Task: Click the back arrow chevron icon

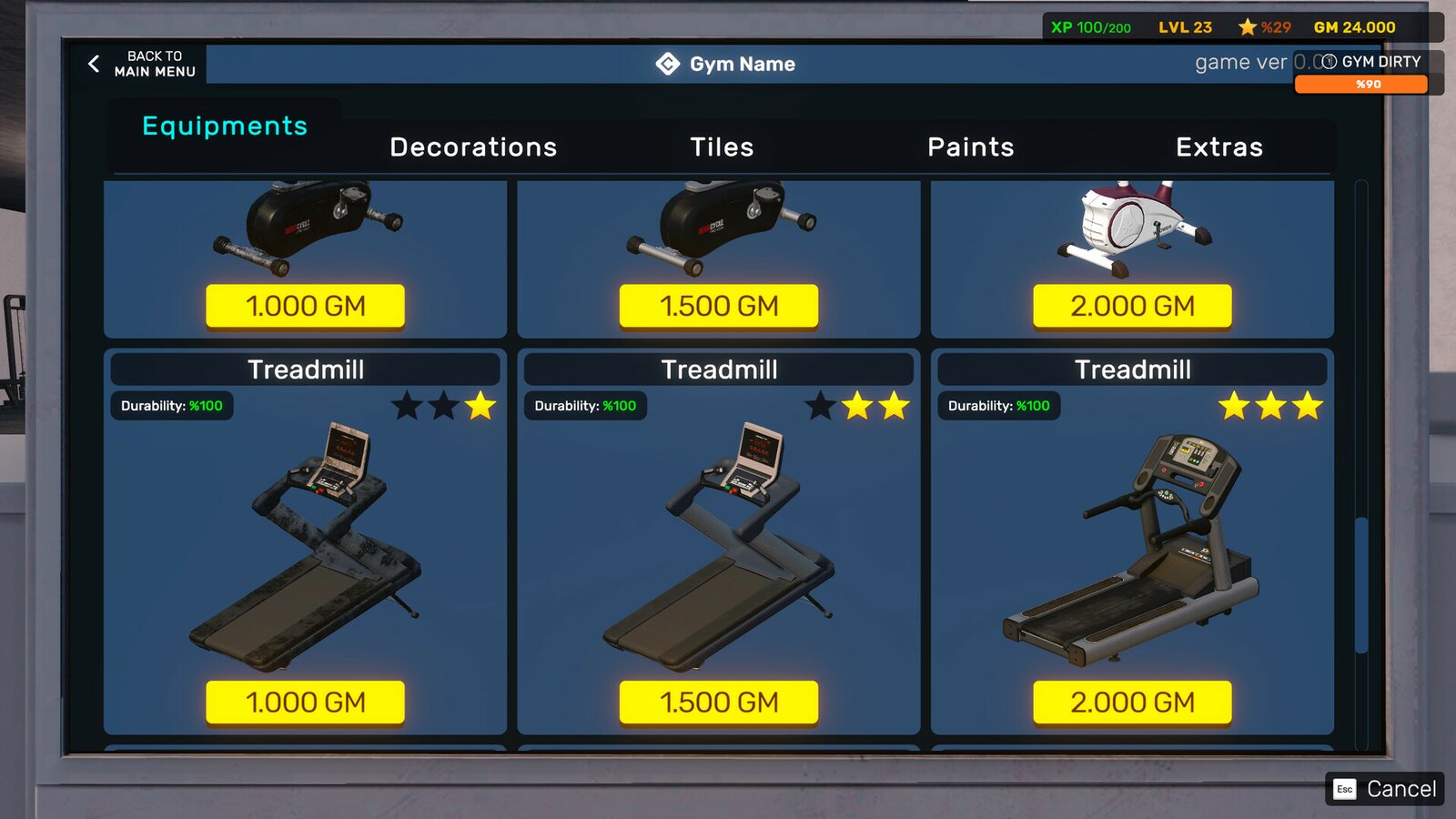Action: 91,64
